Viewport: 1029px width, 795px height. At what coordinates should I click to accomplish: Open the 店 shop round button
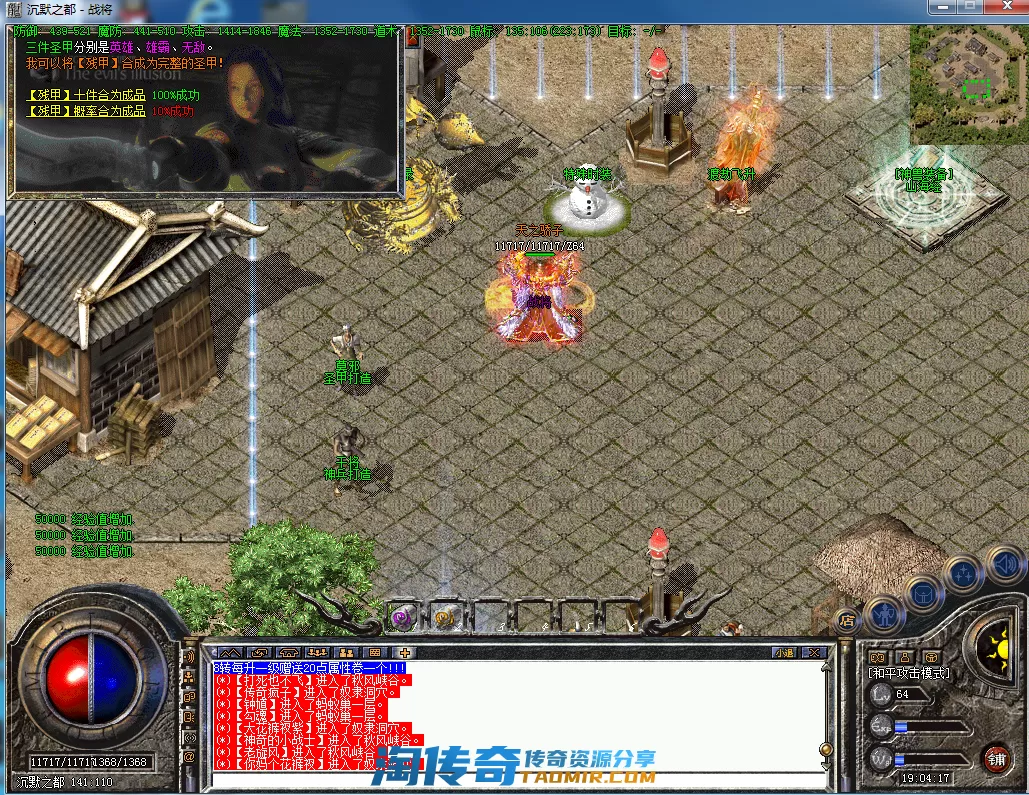849,621
